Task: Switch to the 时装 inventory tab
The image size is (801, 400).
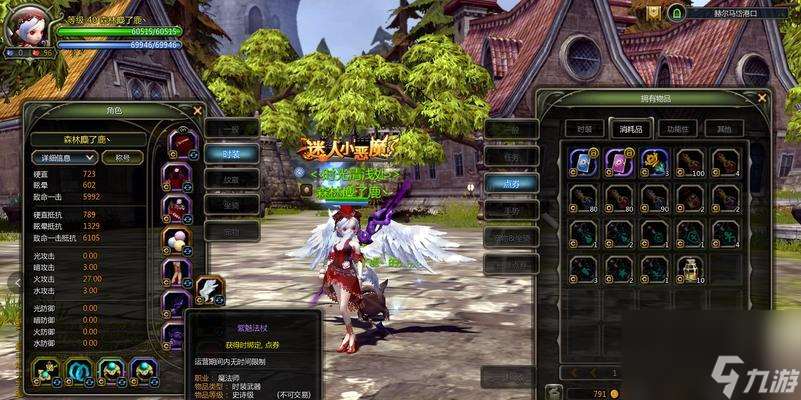Action: [584, 128]
